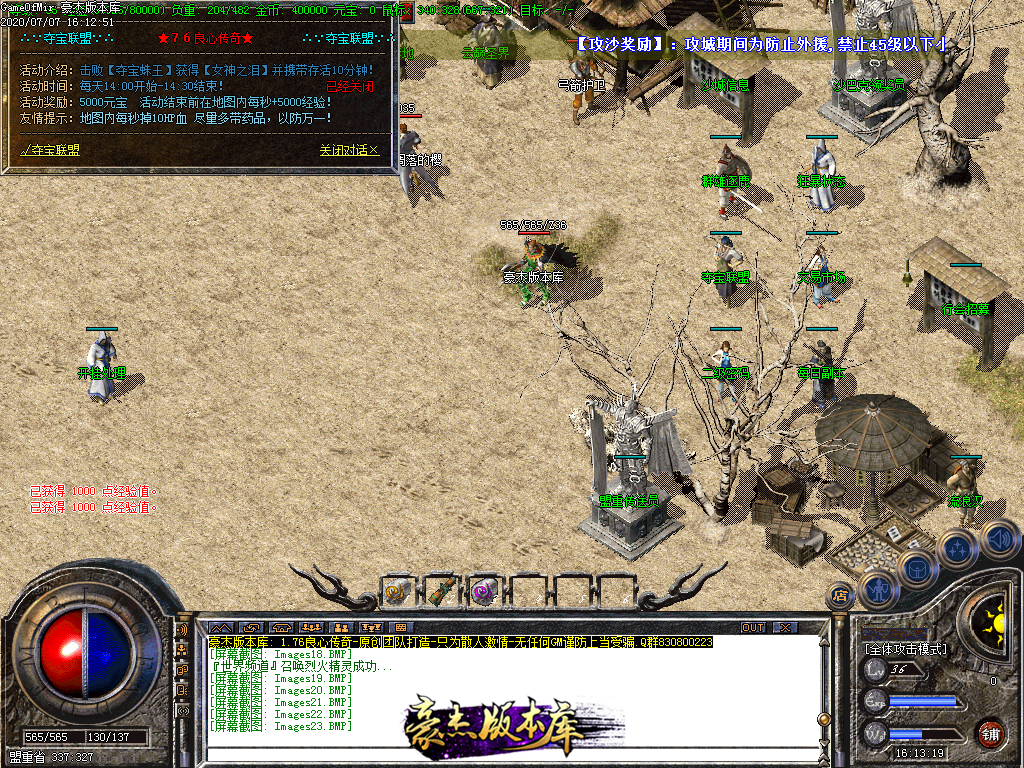Open the bag inventory round button
The width and height of the screenshot is (1024, 768).
[918, 569]
